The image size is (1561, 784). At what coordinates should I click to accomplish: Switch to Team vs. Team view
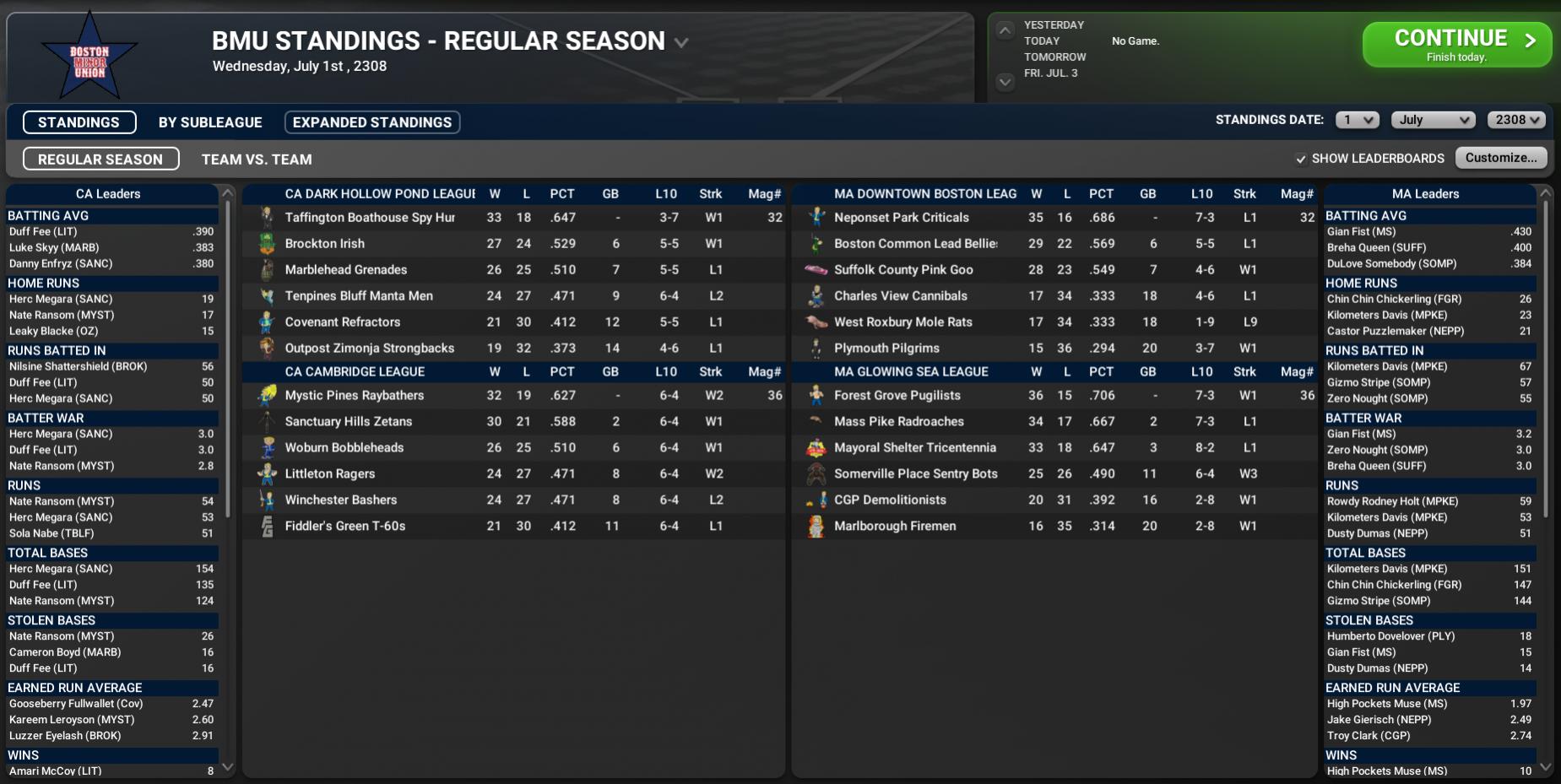[x=257, y=160]
